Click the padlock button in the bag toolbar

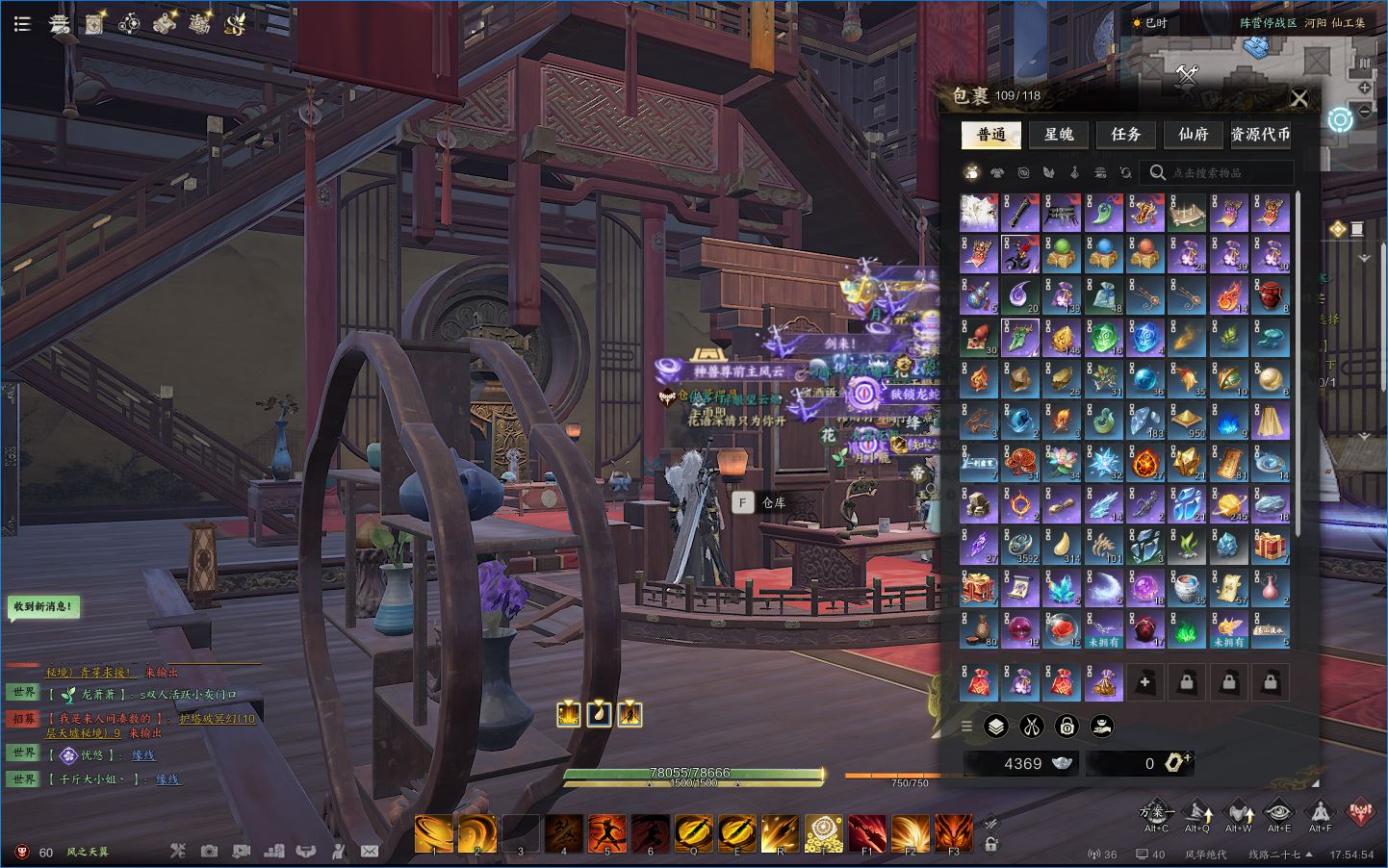1067,726
